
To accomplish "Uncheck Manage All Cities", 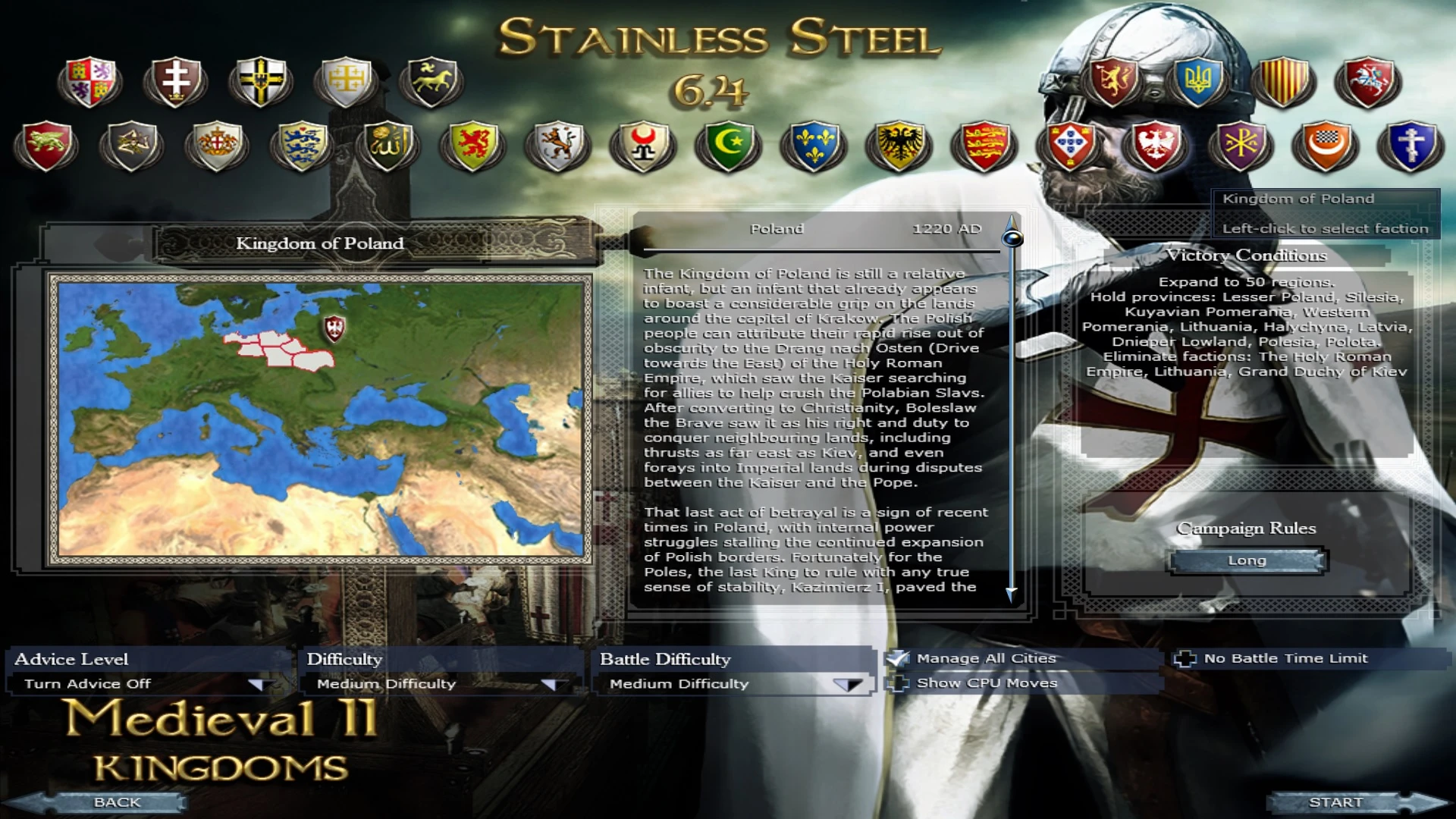I will click(x=898, y=658).
